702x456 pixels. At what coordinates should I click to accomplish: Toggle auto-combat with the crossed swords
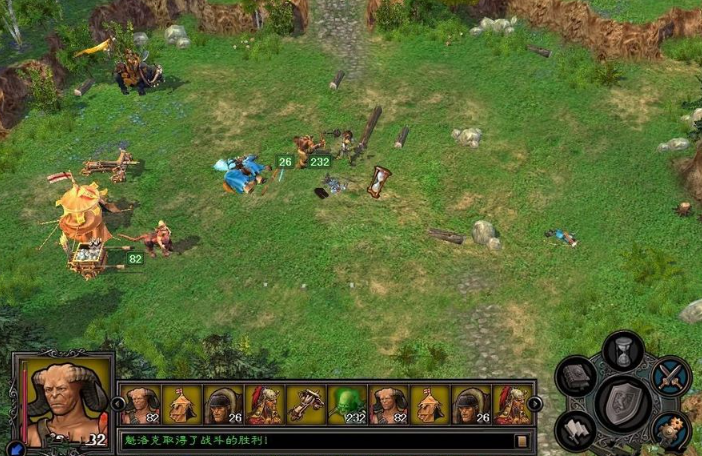(671, 376)
